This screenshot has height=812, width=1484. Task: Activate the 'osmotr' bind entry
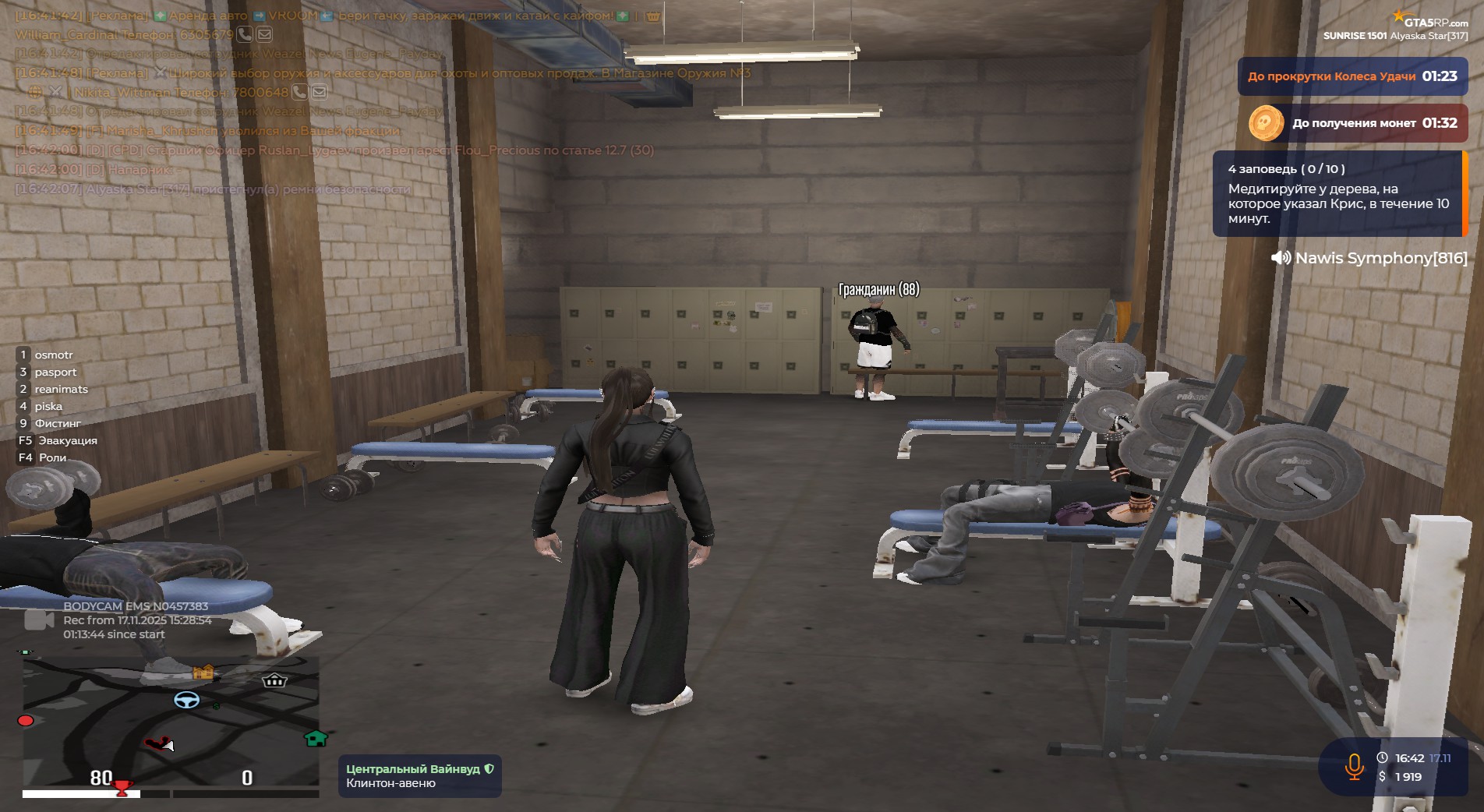53,355
